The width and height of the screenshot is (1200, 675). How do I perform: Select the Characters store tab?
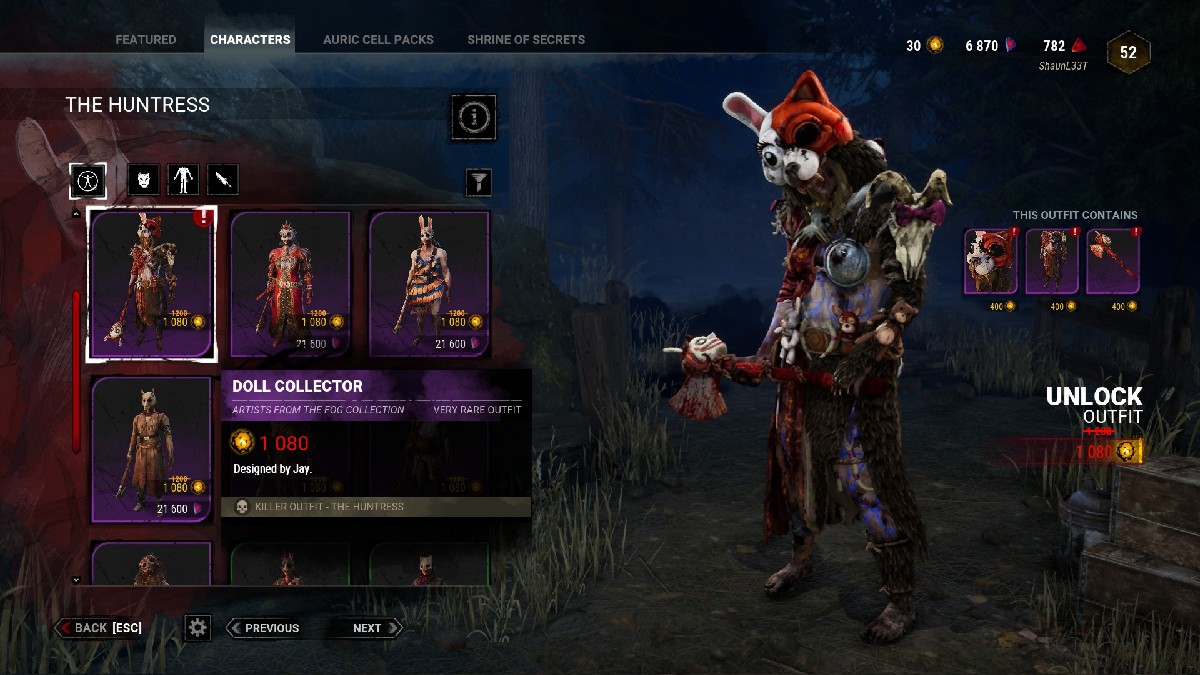(x=250, y=40)
